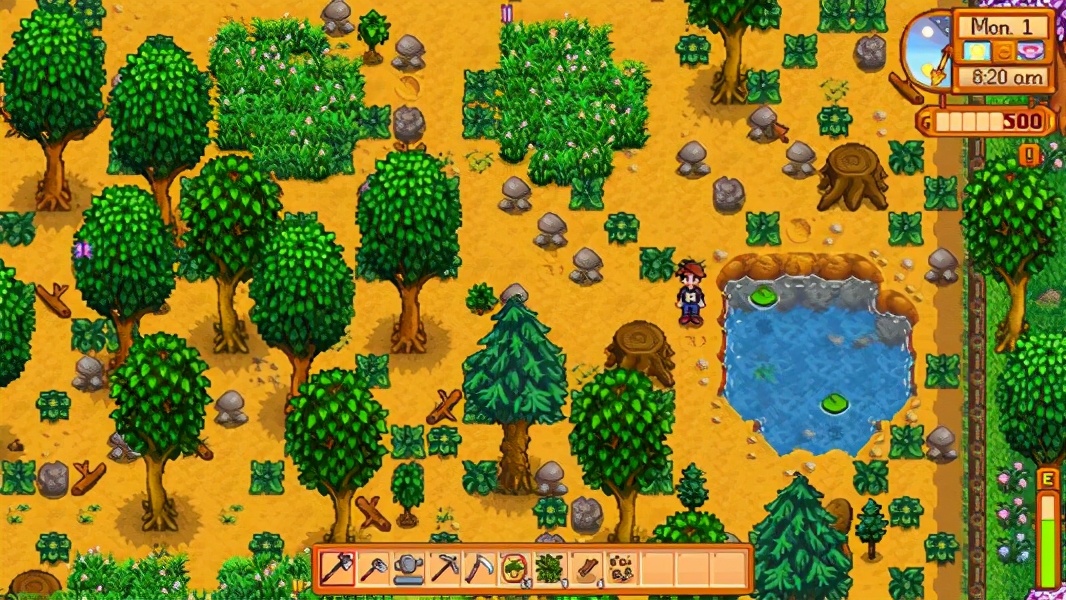1066x600 pixels.
Task: Pick the parsnip seeds packet slot
Action: pos(515,569)
